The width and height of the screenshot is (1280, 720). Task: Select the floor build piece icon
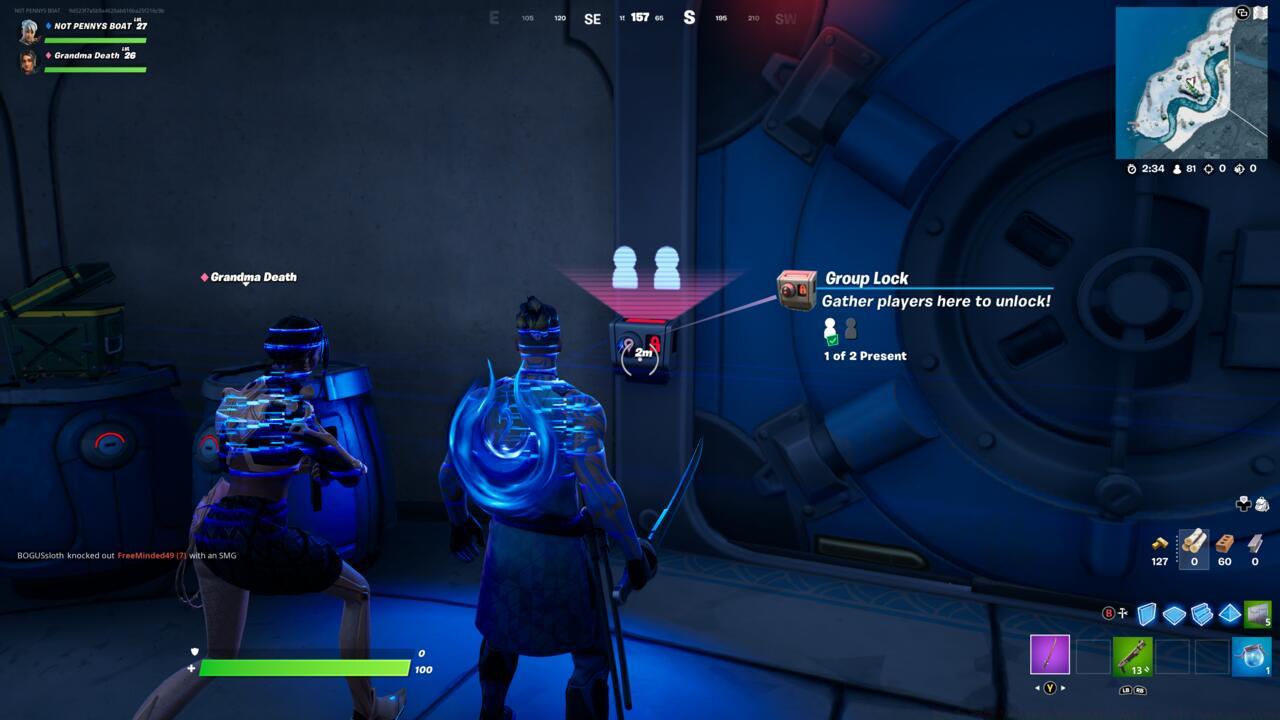click(x=1174, y=612)
